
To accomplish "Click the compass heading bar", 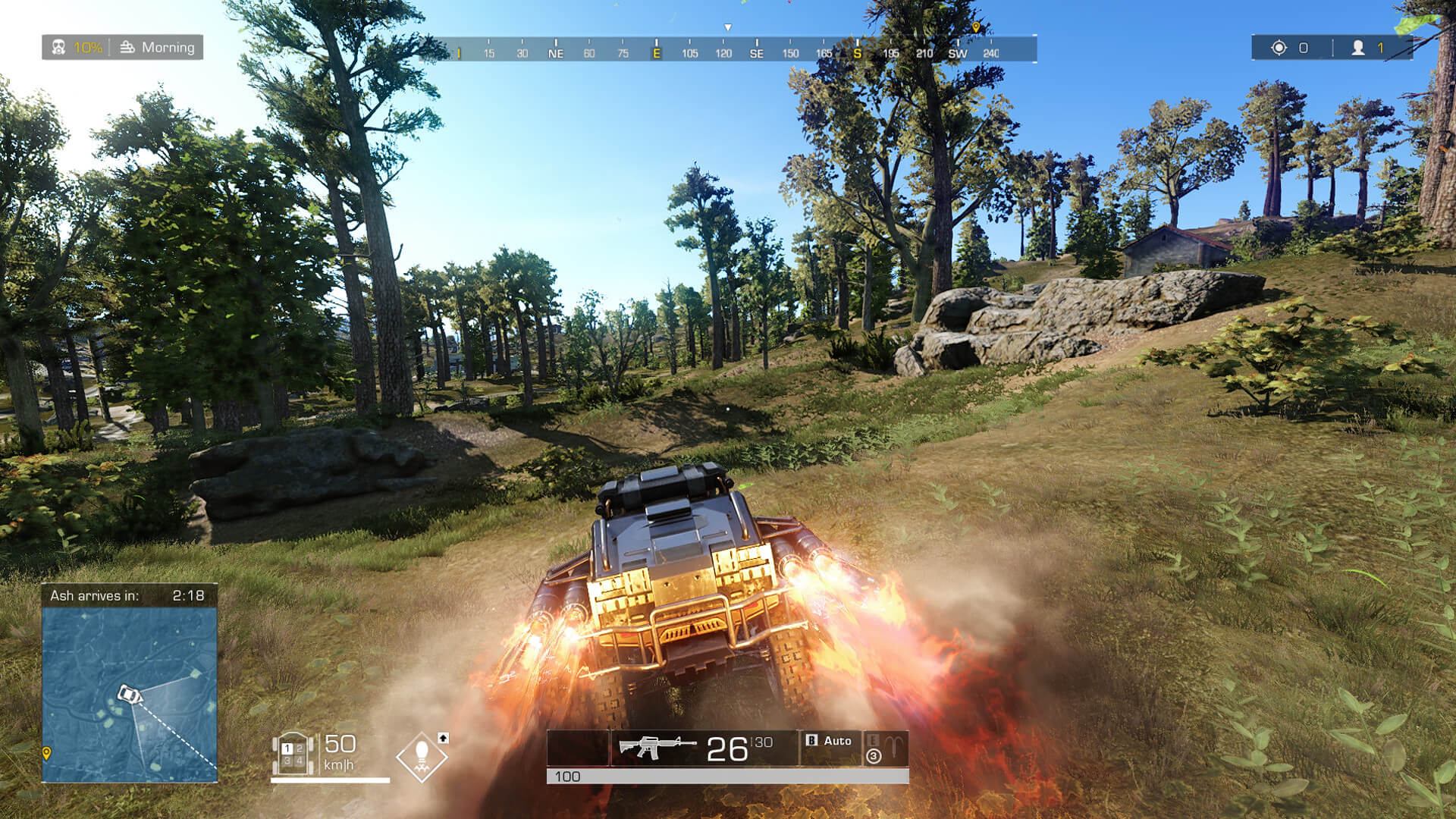I will coord(728,49).
